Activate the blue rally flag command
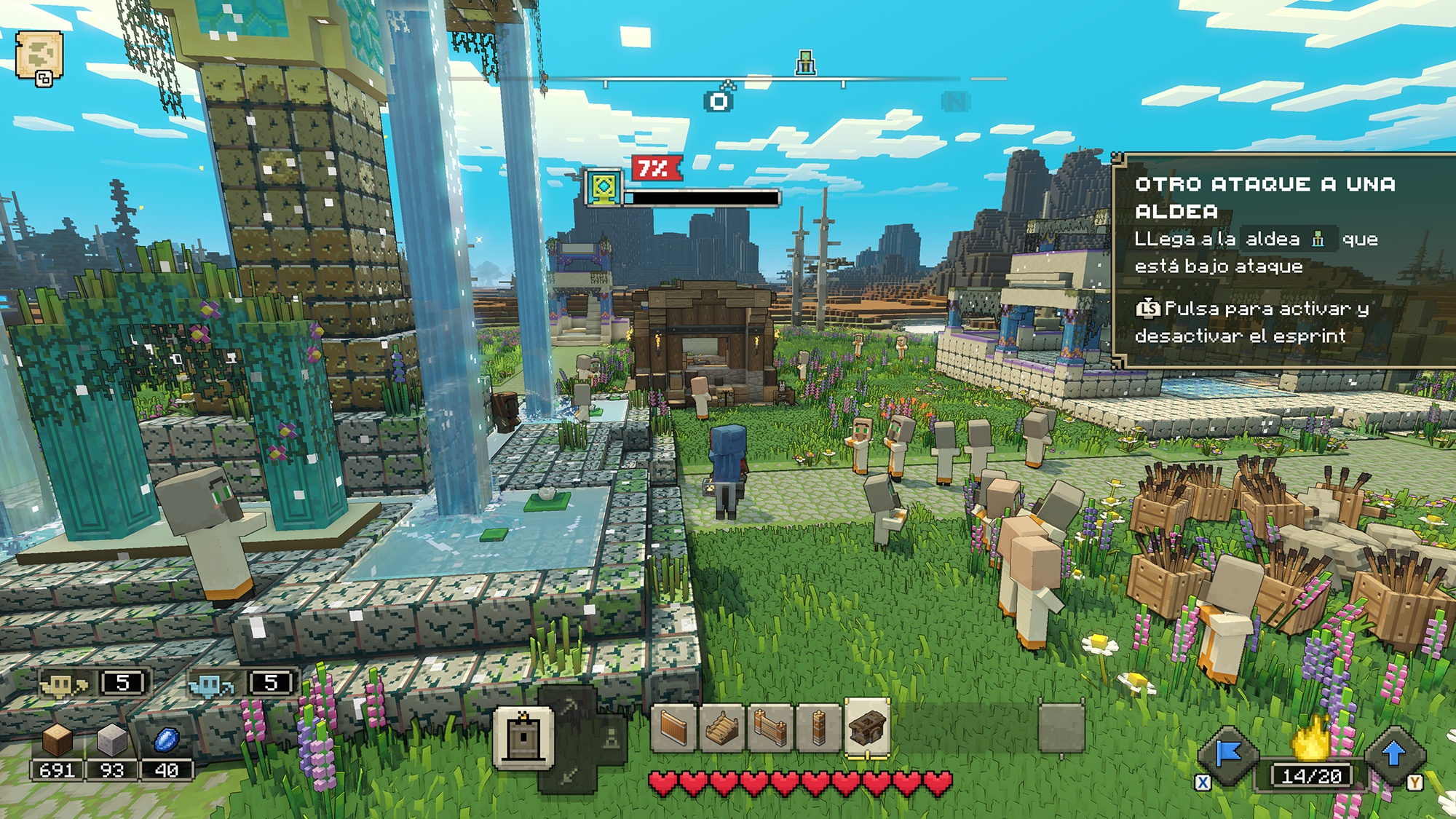Image resolution: width=1456 pixels, height=819 pixels. coord(1230,756)
